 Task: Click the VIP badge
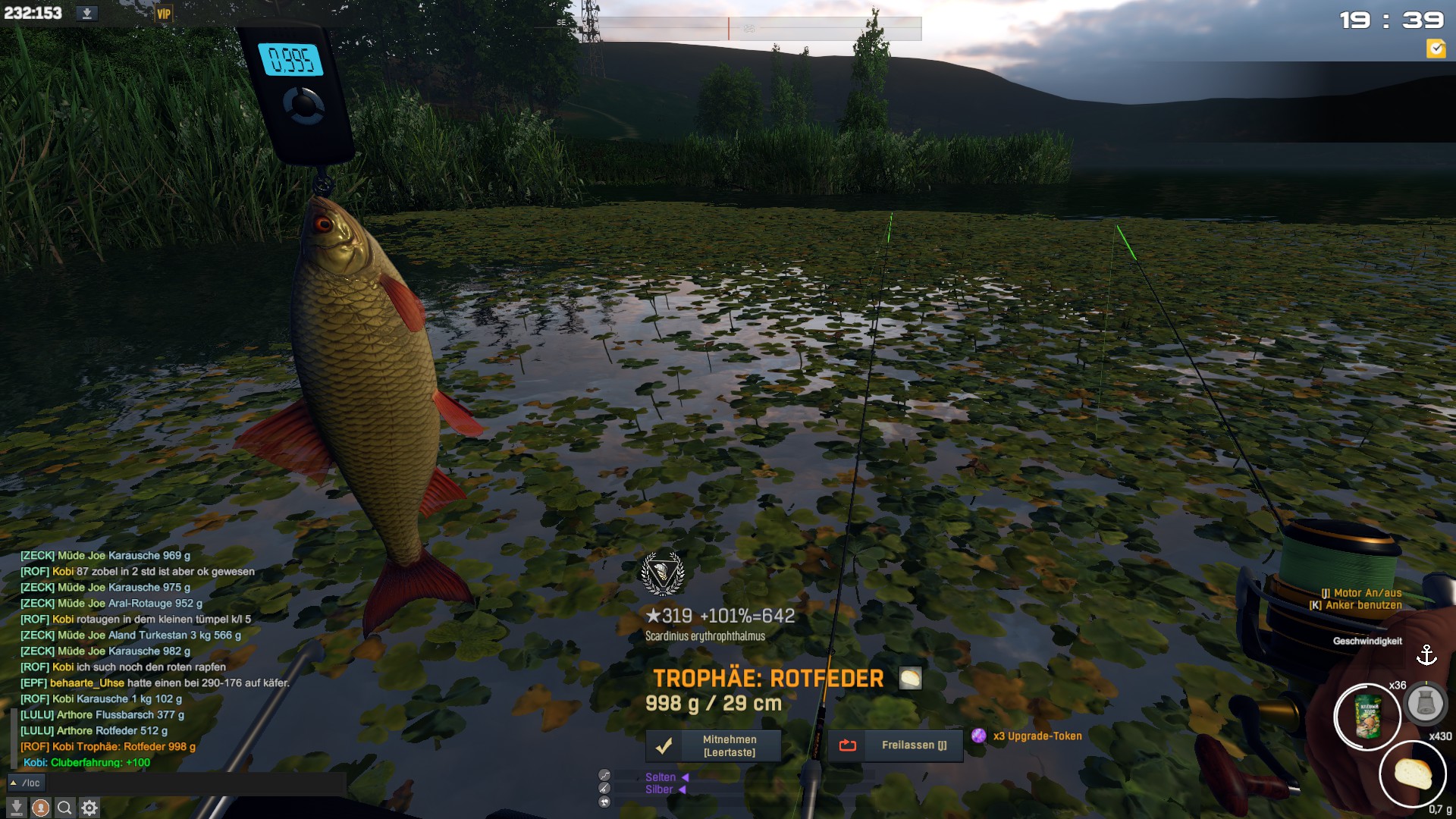(164, 14)
